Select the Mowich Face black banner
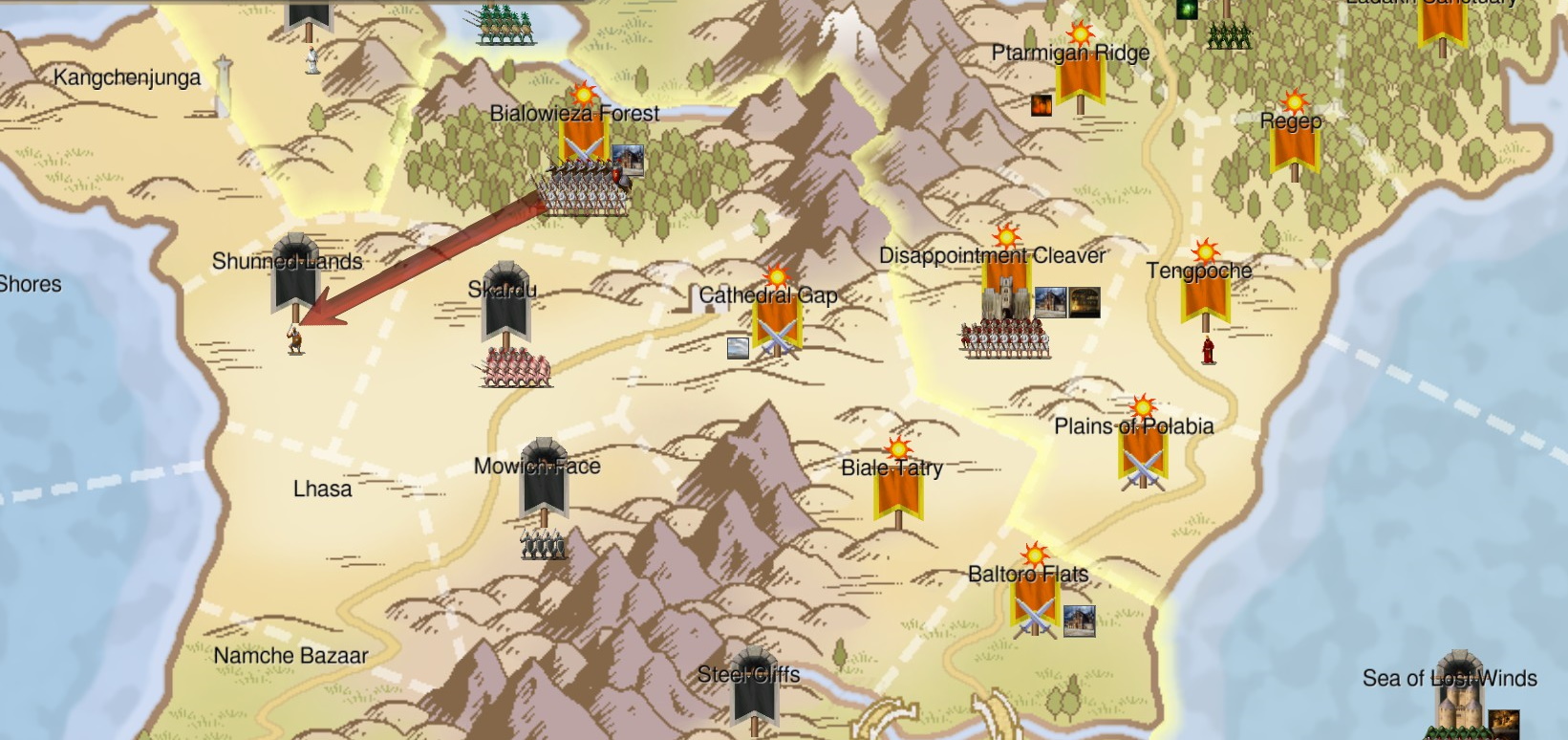Viewport: 1568px width, 740px height. pyautogui.click(x=544, y=478)
